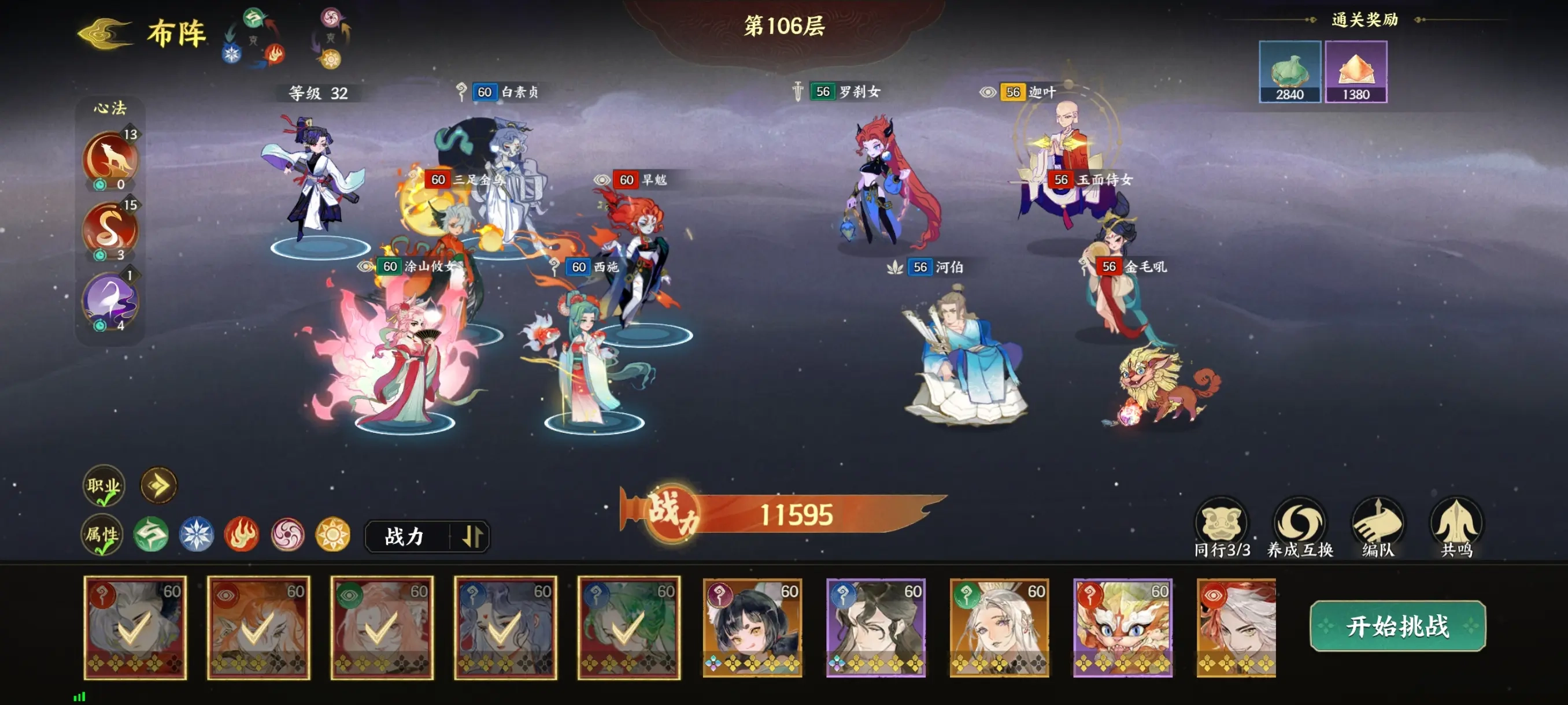Start the challenge with 开始挑战
The image size is (1568, 705).
[1397, 625]
